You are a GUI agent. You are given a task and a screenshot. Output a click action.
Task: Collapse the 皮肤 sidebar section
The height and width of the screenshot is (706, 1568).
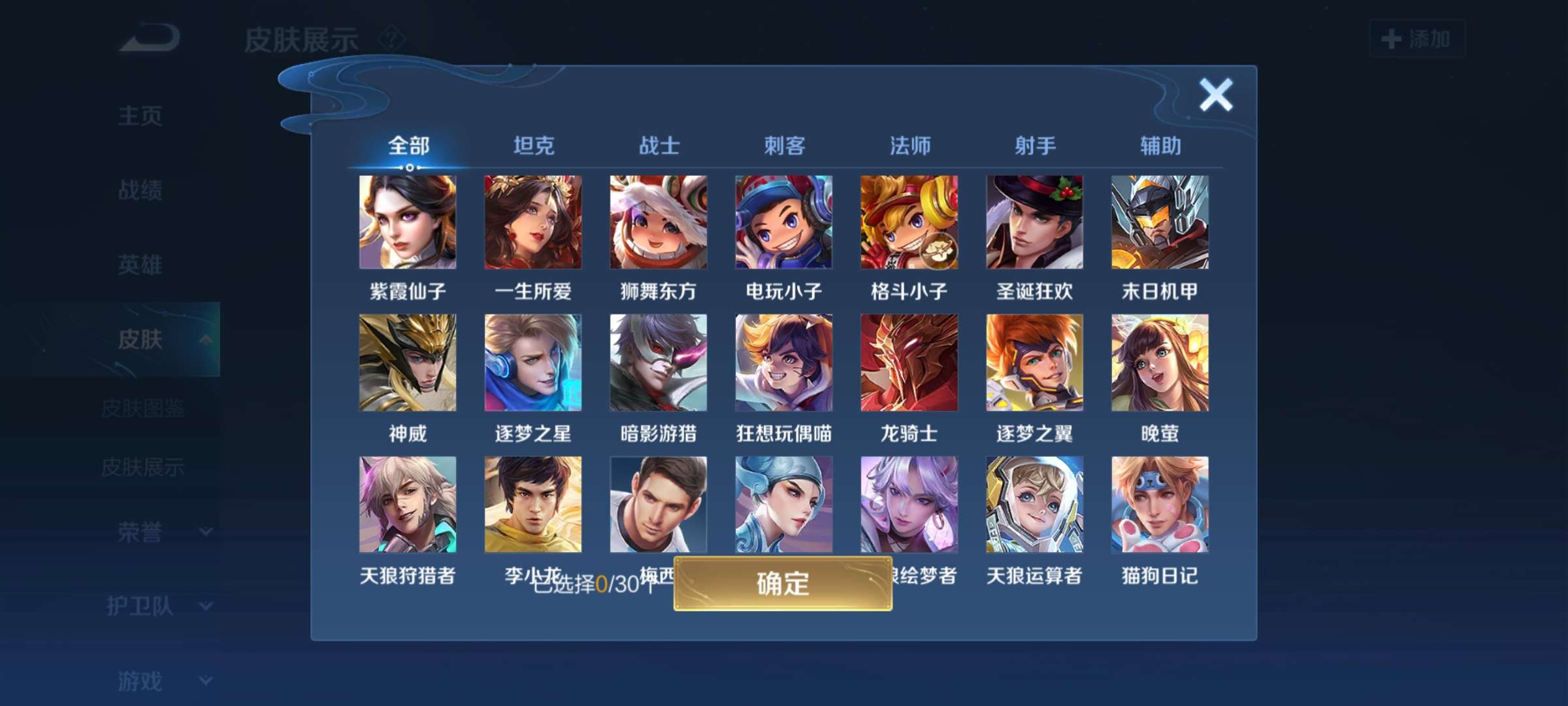click(208, 340)
